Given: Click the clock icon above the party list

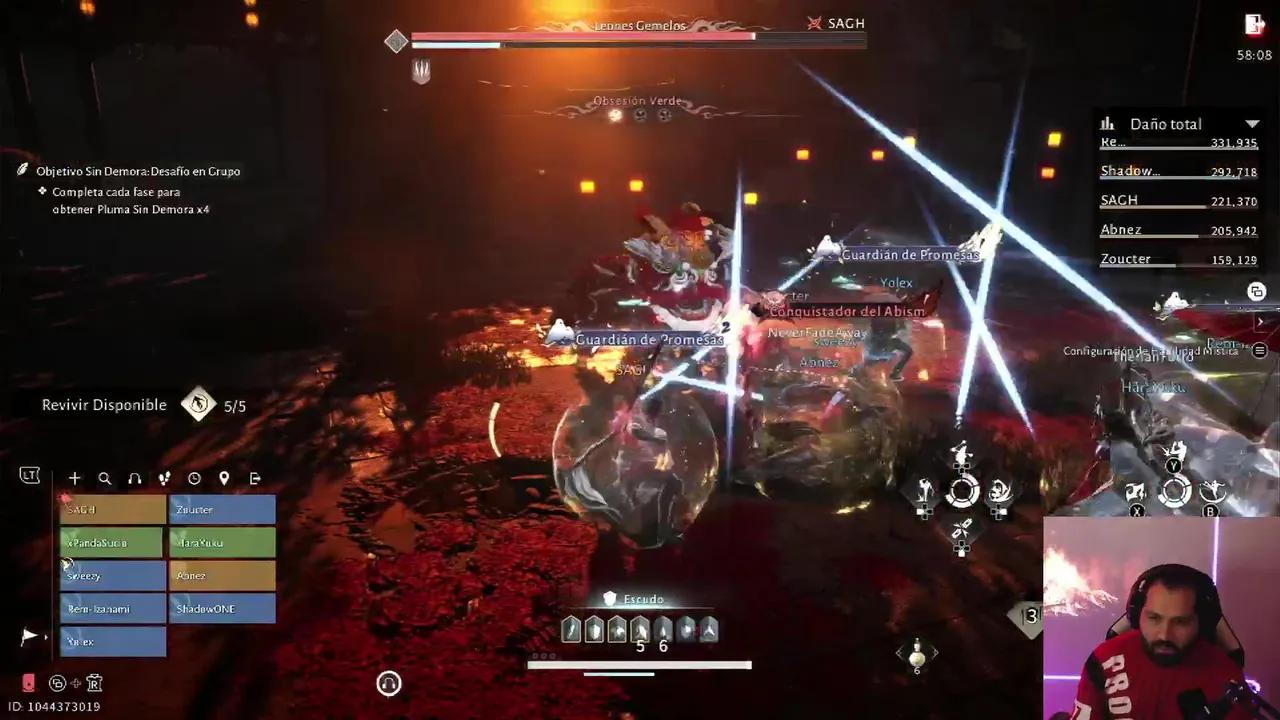Looking at the screenshot, I should pyautogui.click(x=194, y=479).
